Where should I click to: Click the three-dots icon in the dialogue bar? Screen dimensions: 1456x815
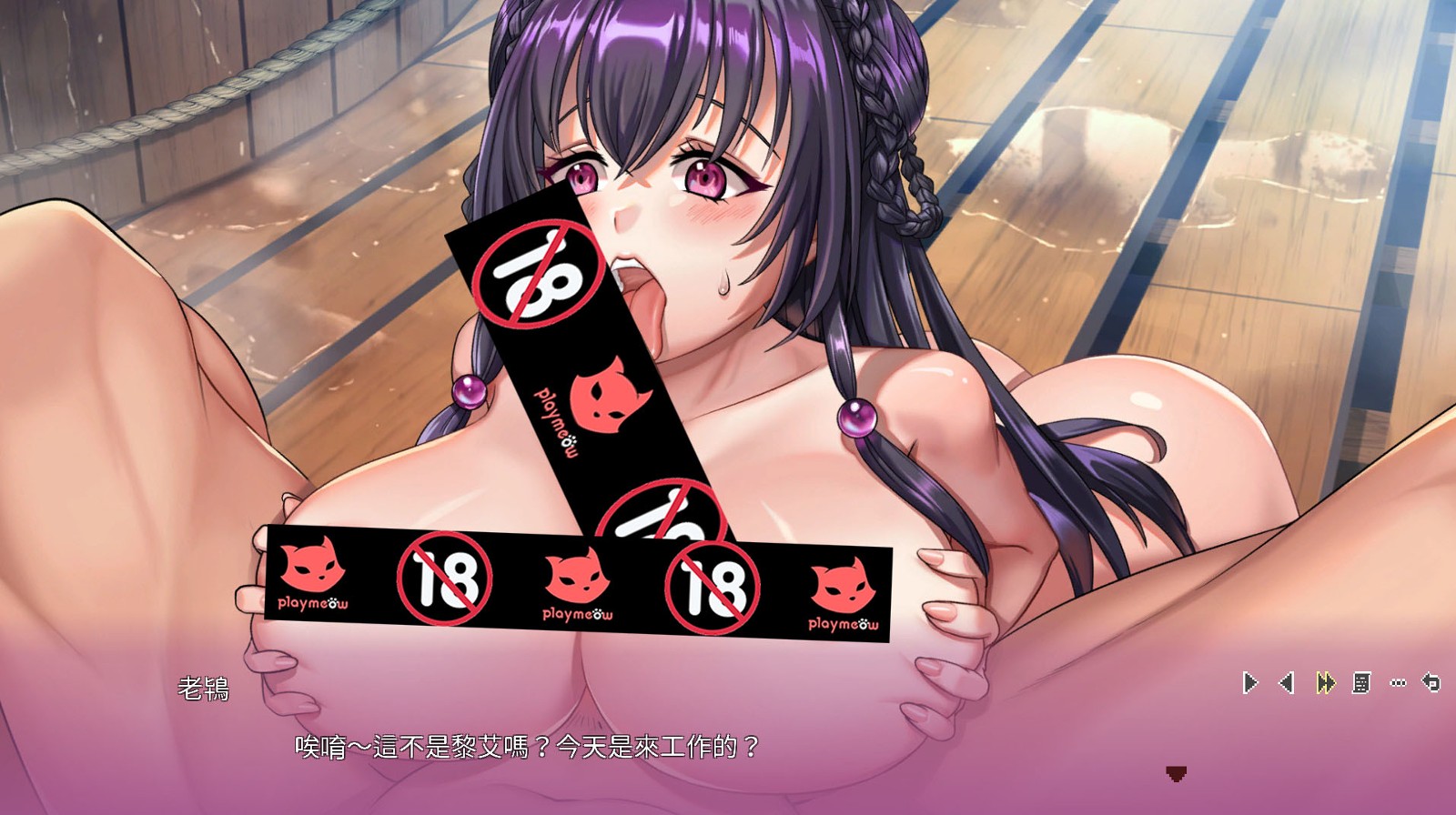pos(1399,682)
